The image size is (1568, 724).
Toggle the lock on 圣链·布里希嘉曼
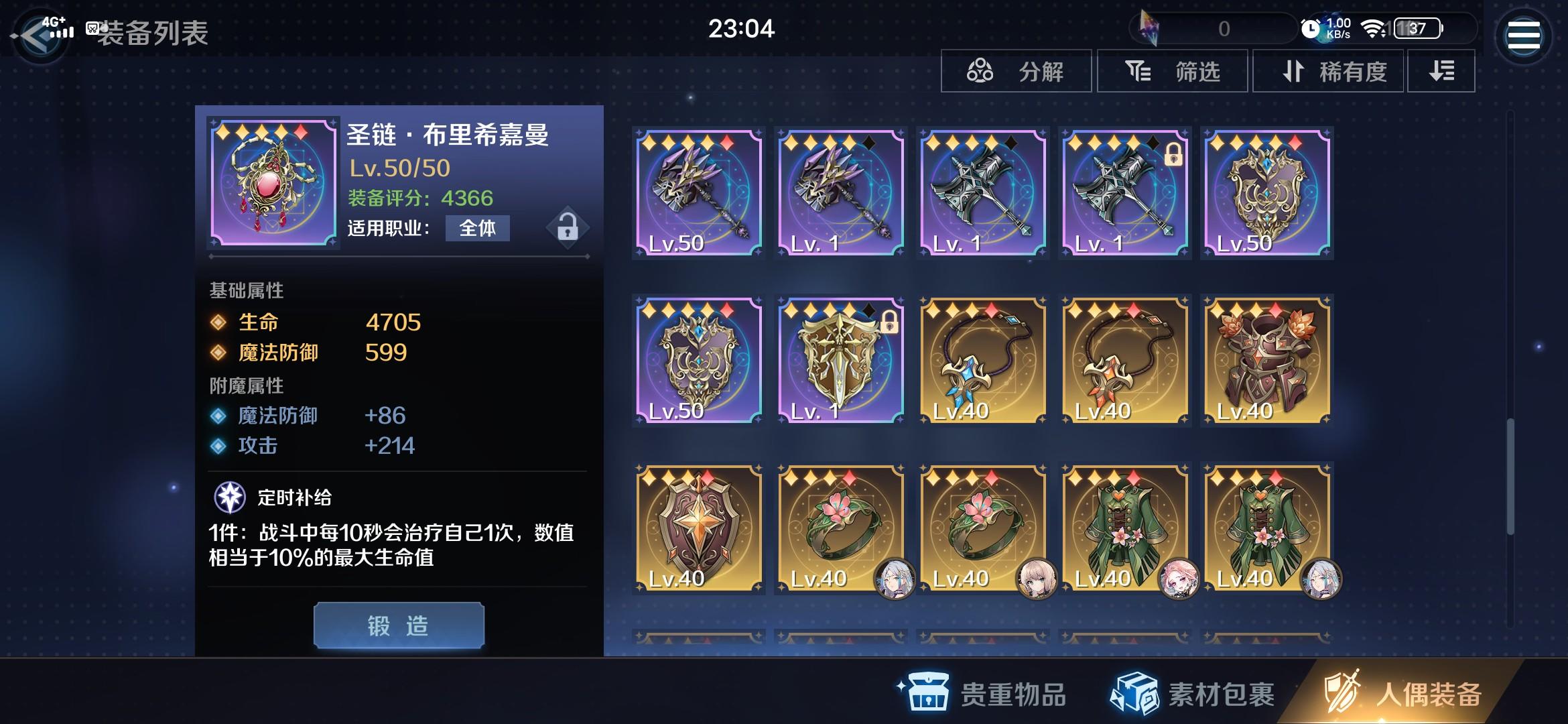[566, 228]
